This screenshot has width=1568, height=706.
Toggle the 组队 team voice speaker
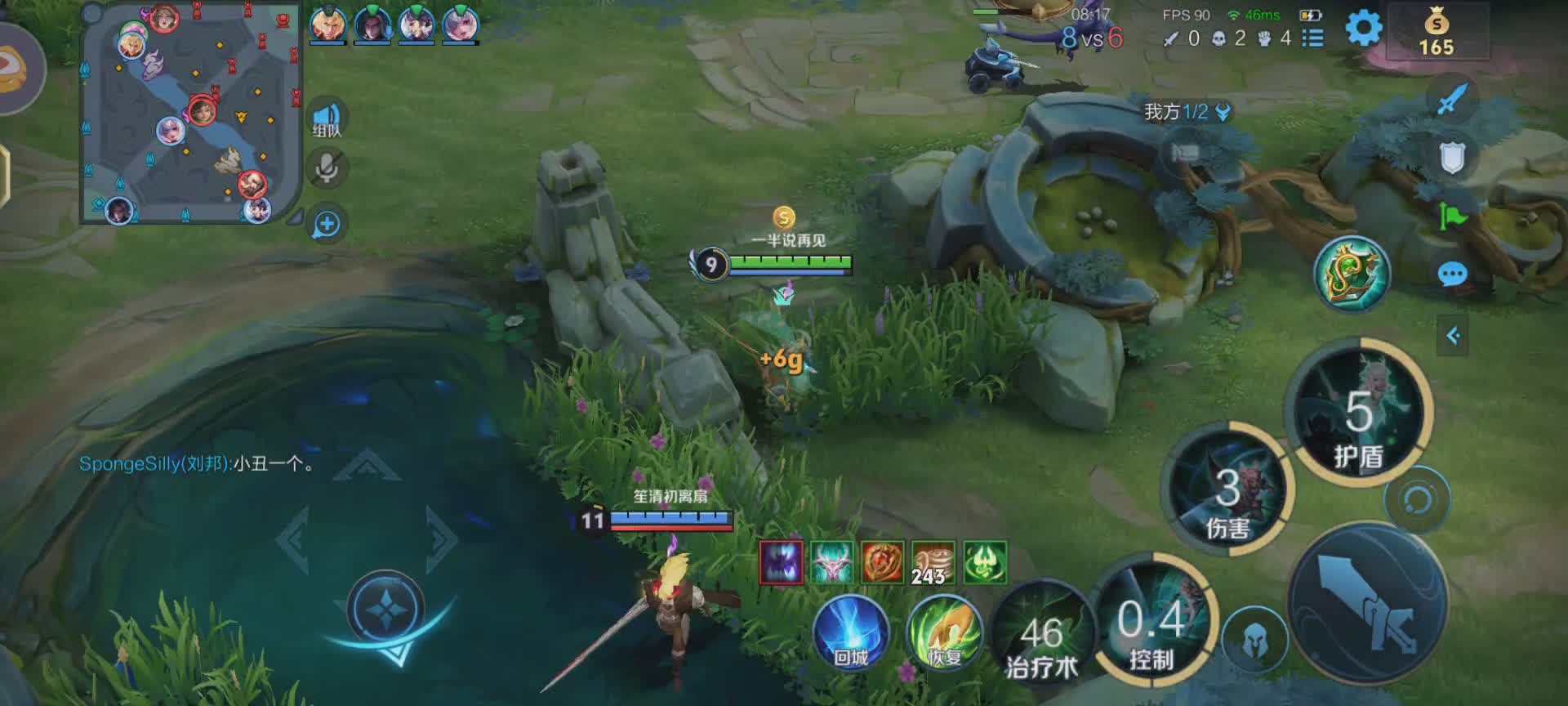tap(327, 119)
